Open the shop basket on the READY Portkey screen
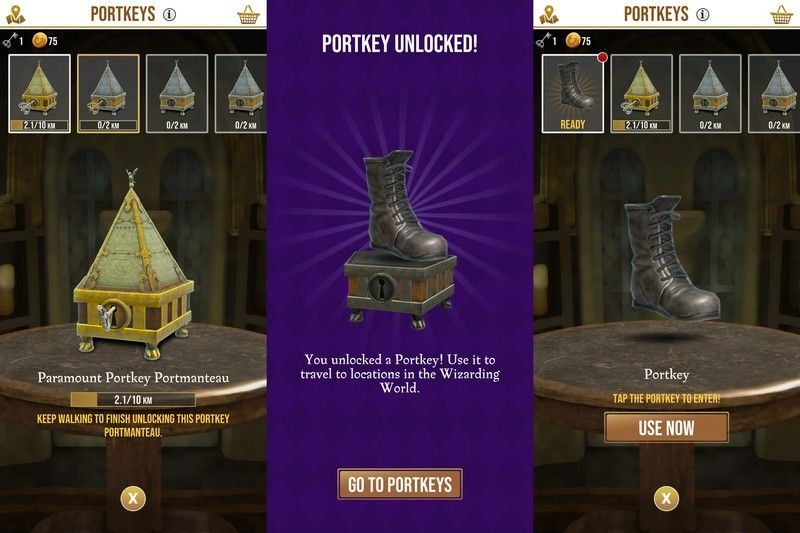Screen dimensions: 800x533 click(781, 14)
